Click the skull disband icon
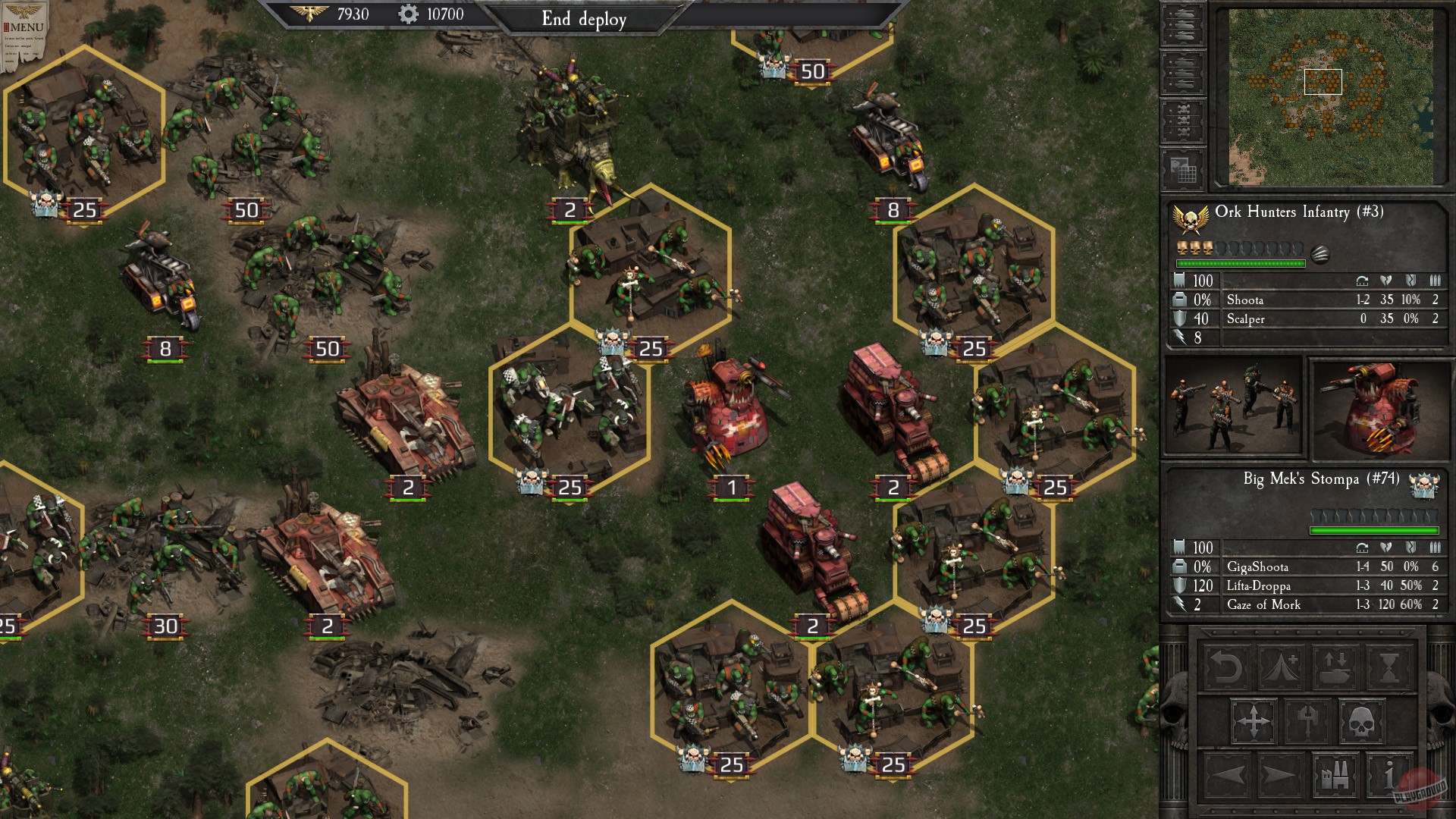 pos(1362,720)
